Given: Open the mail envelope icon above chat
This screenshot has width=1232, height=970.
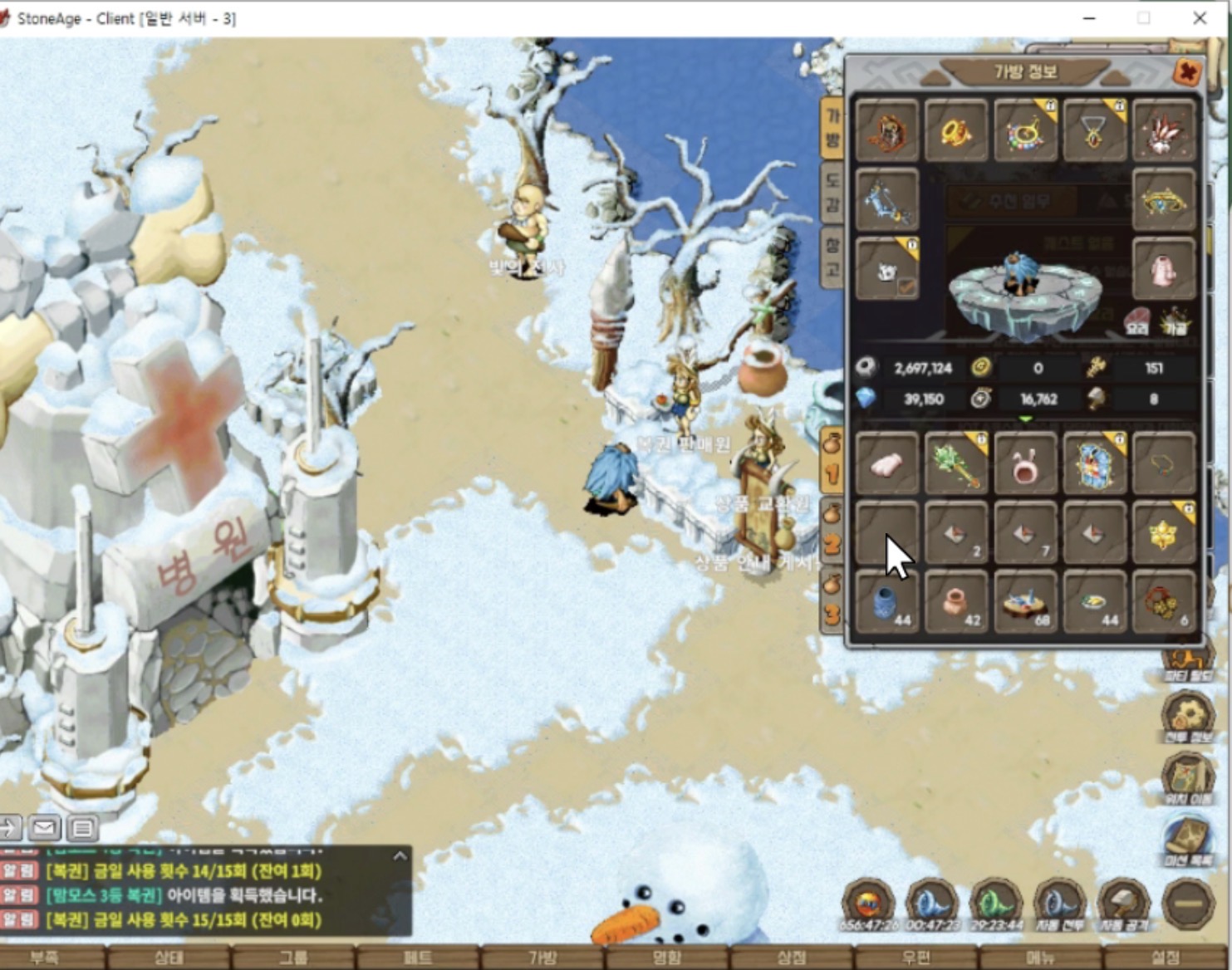Looking at the screenshot, I should pos(45,827).
